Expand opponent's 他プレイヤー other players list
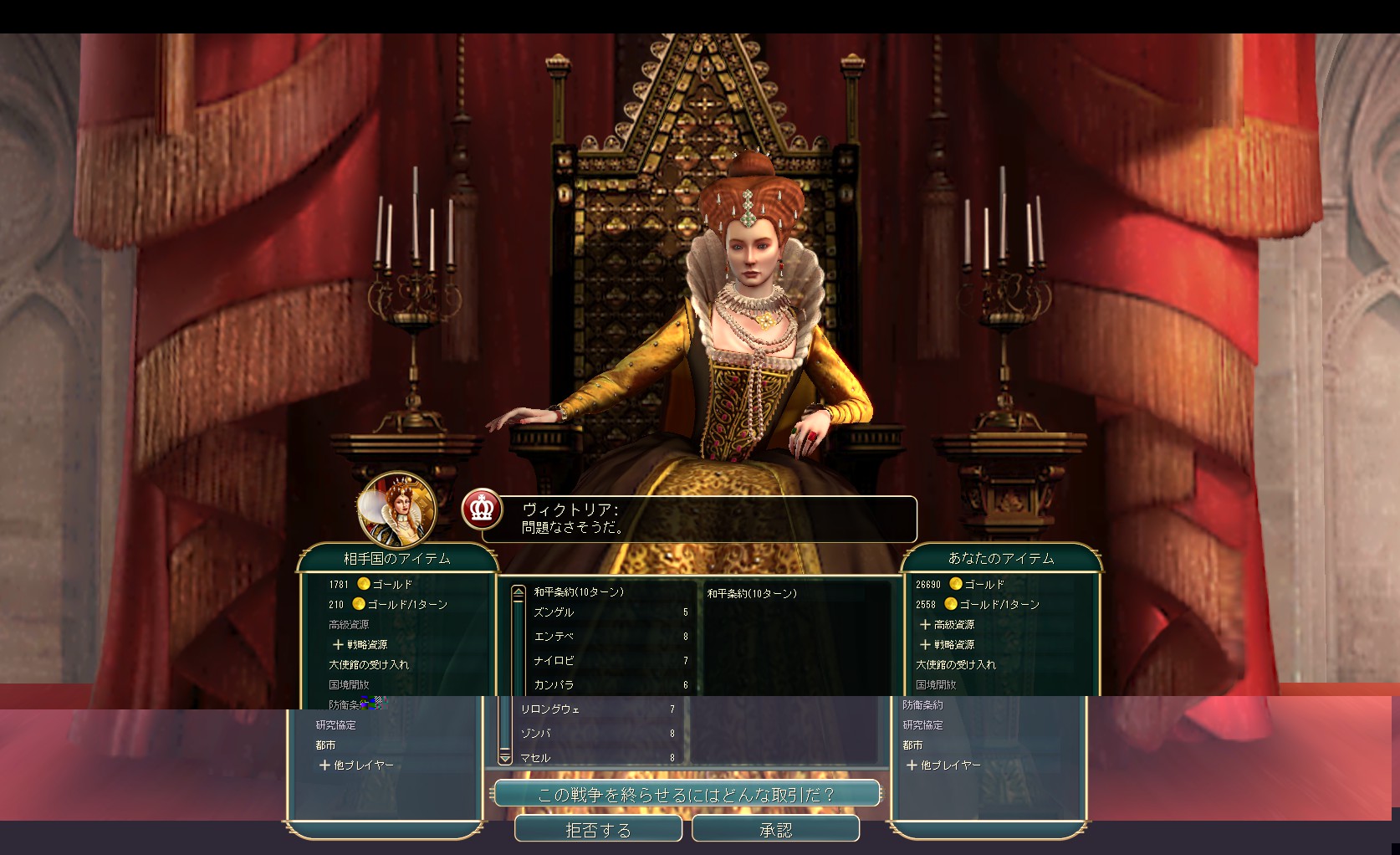 click(x=356, y=765)
